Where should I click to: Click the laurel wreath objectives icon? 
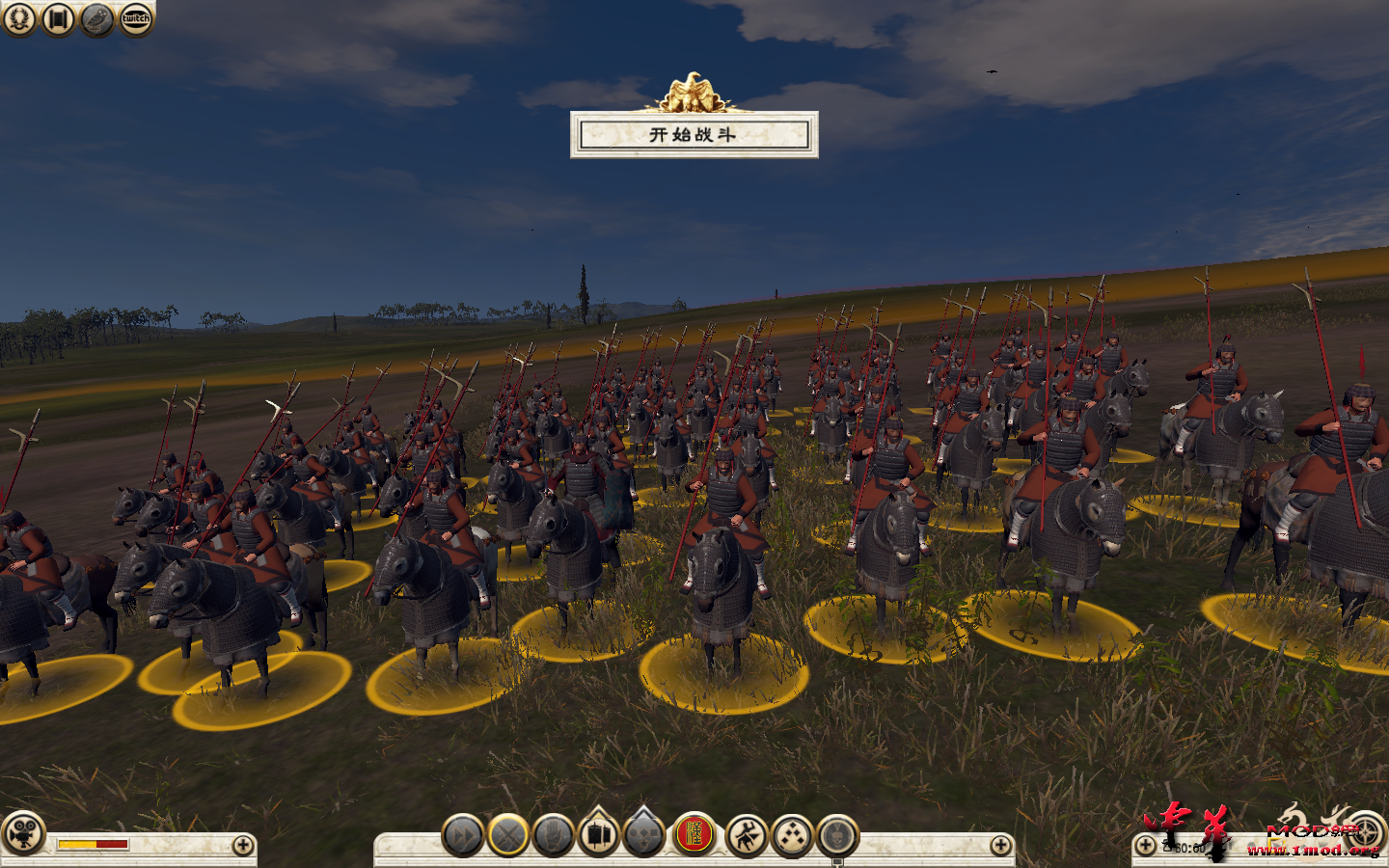[18, 16]
